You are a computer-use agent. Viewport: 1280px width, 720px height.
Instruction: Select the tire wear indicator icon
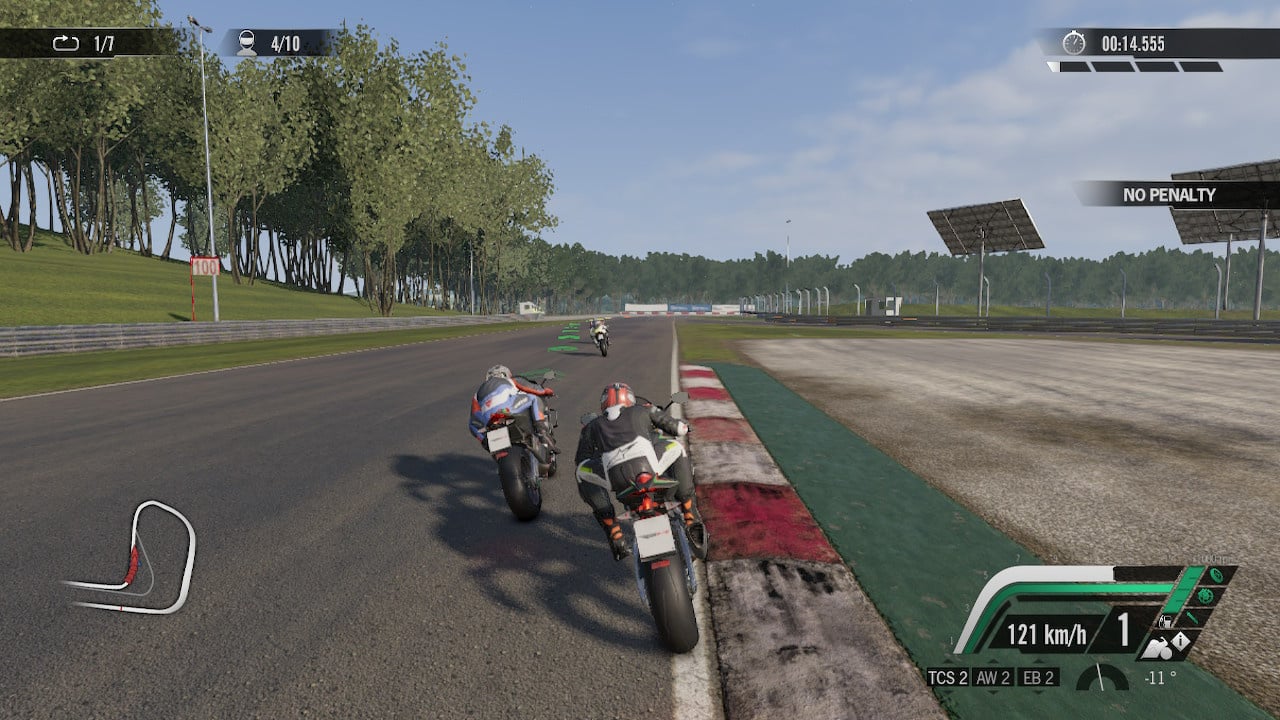[1218, 574]
